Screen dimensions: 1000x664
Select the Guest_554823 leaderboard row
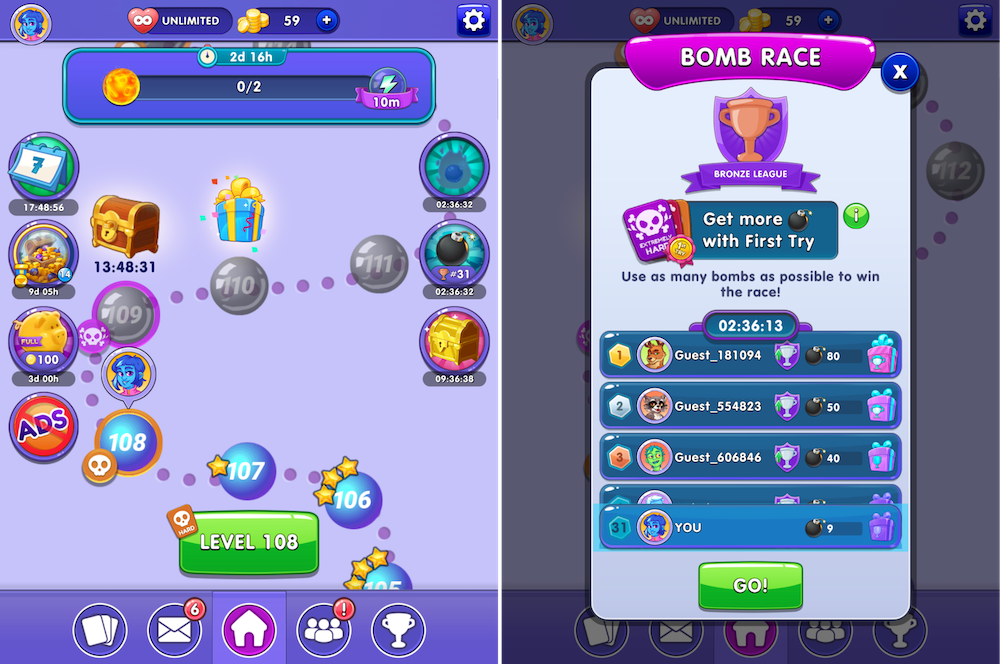point(750,406)
